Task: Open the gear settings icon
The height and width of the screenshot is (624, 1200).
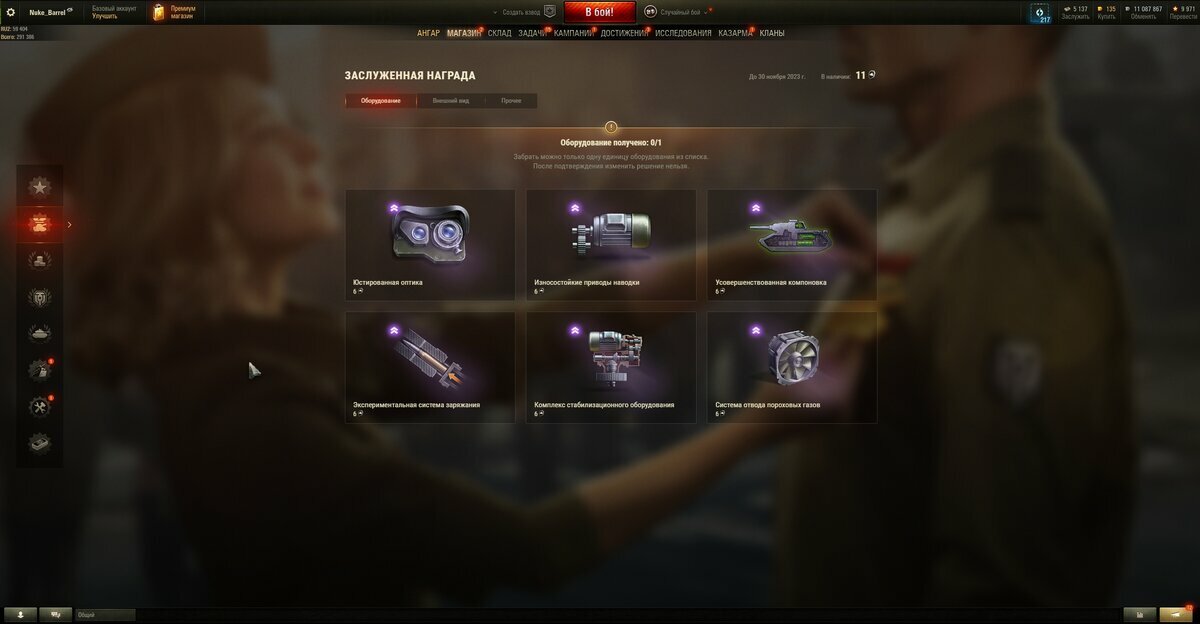Action: tap(11, 12)
